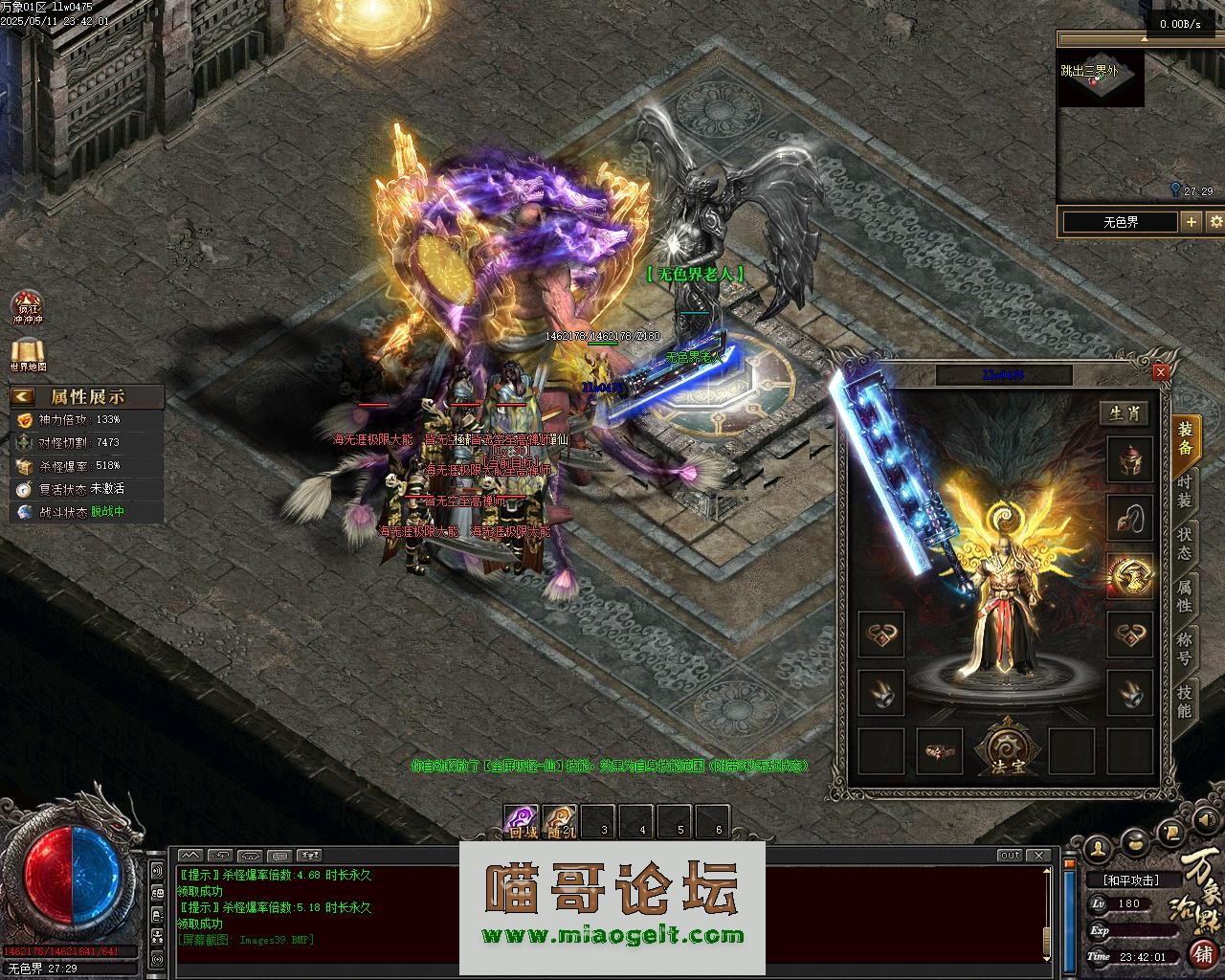The width and height of the screenshot is (1225, 980).
Task: Collapse the 属性展示 panel with arrow button
Action: [x=23, y=396]
